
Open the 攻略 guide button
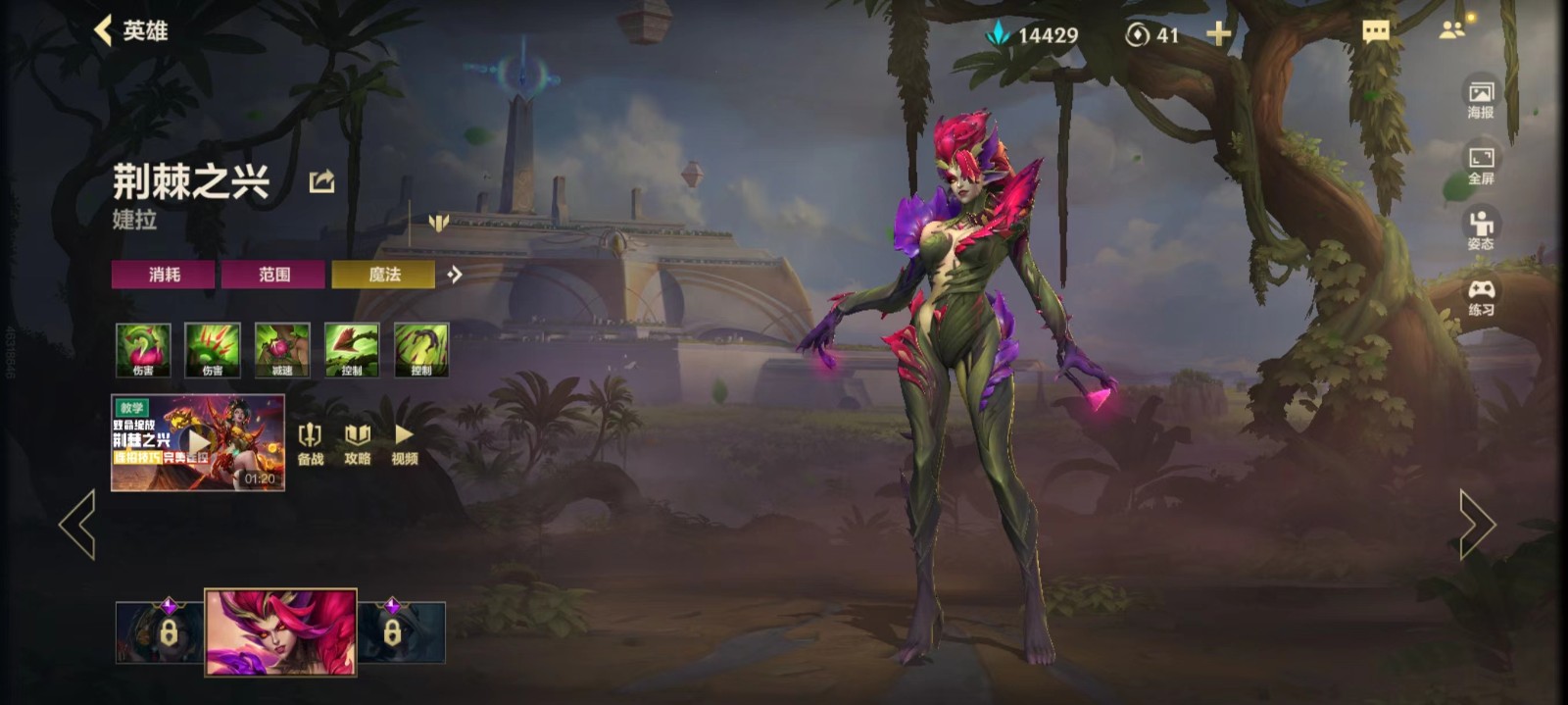(357, 443)
